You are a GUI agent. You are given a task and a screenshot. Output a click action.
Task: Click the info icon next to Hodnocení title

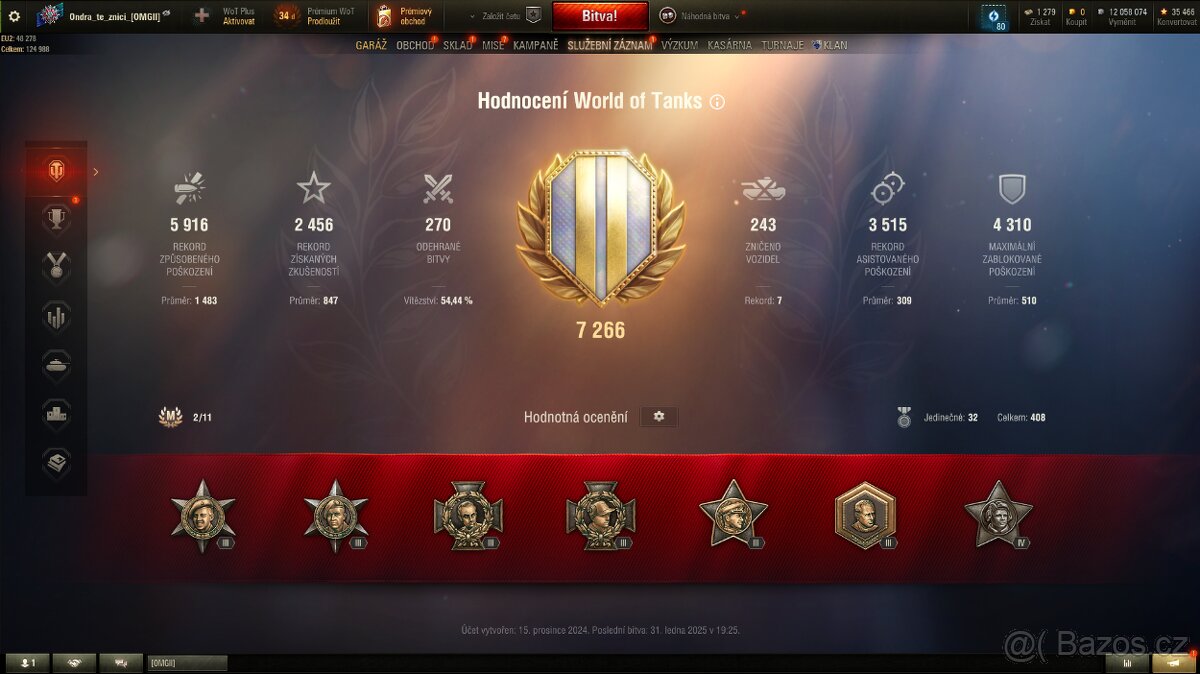(x=717, y=101)
